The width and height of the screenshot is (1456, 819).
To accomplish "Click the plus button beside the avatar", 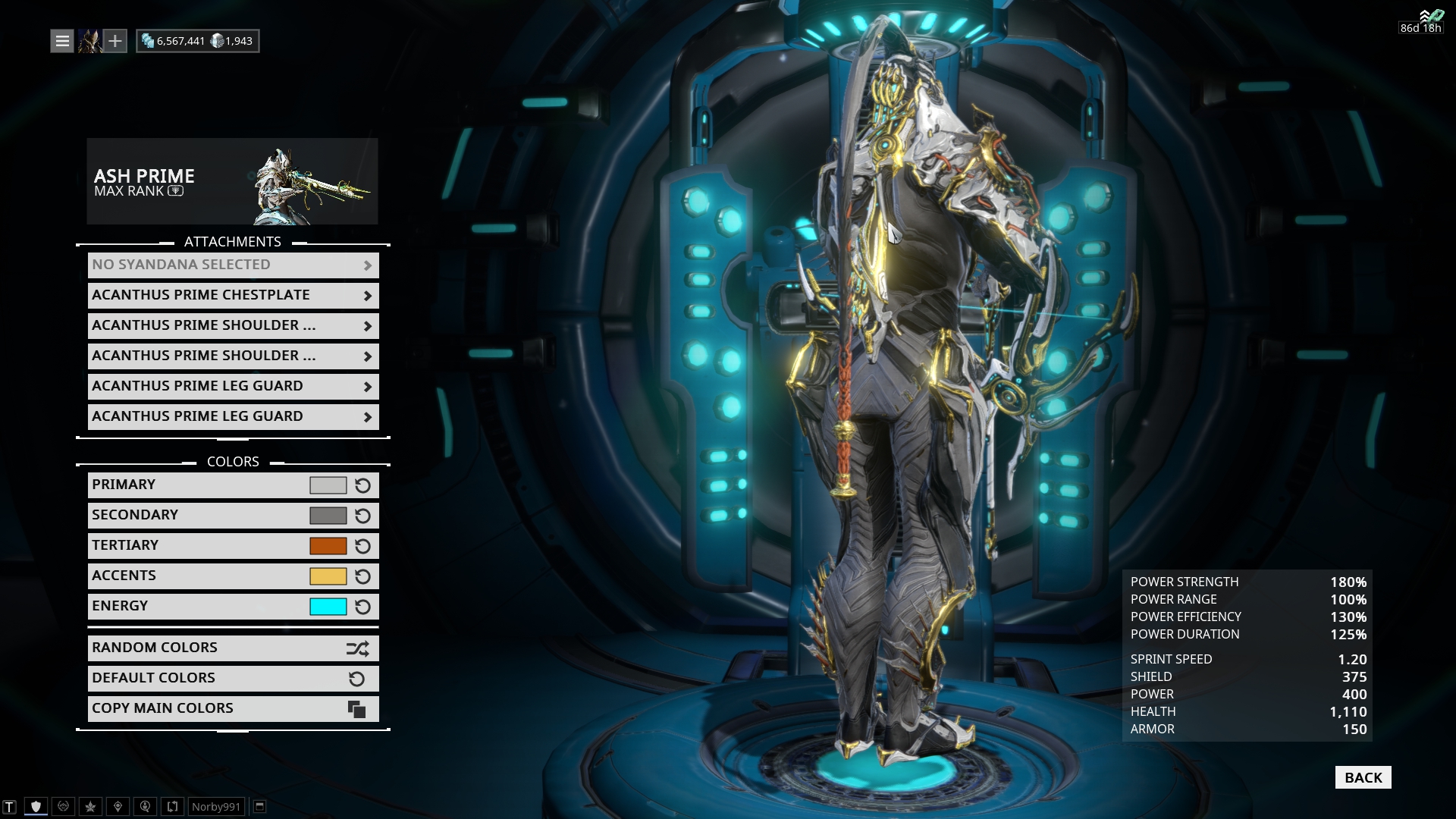I will [115, 40].
